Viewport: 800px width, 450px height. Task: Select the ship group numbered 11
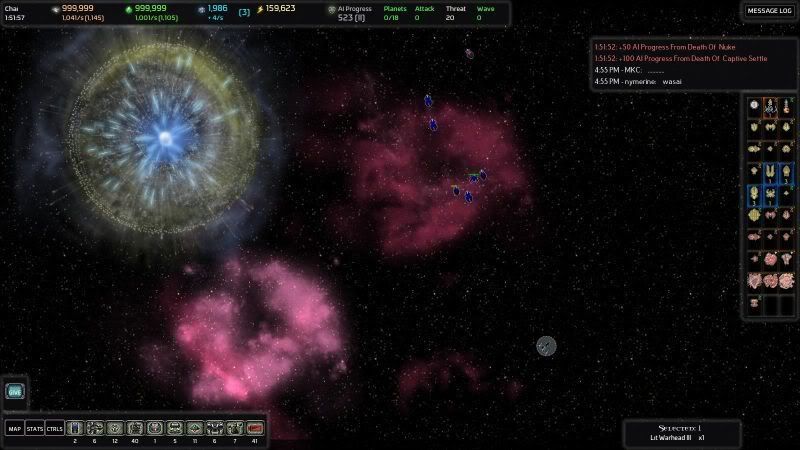[195, 428]
